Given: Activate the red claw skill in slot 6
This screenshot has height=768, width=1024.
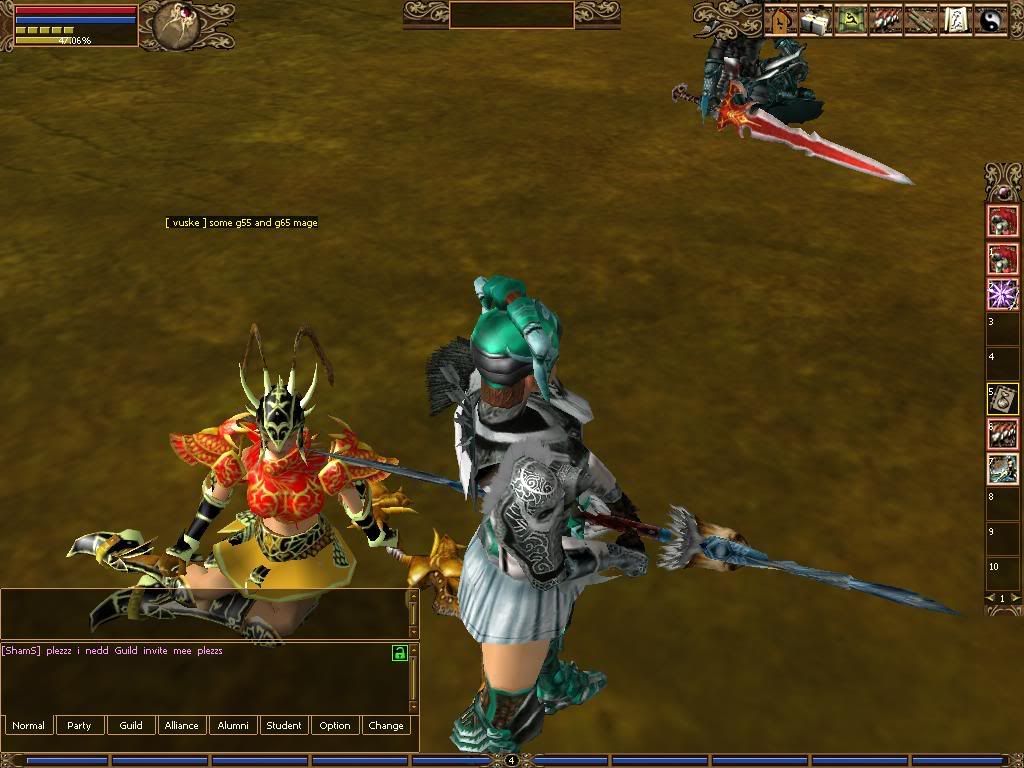Looking at the screenshot, I should [x=1002, y=434].
